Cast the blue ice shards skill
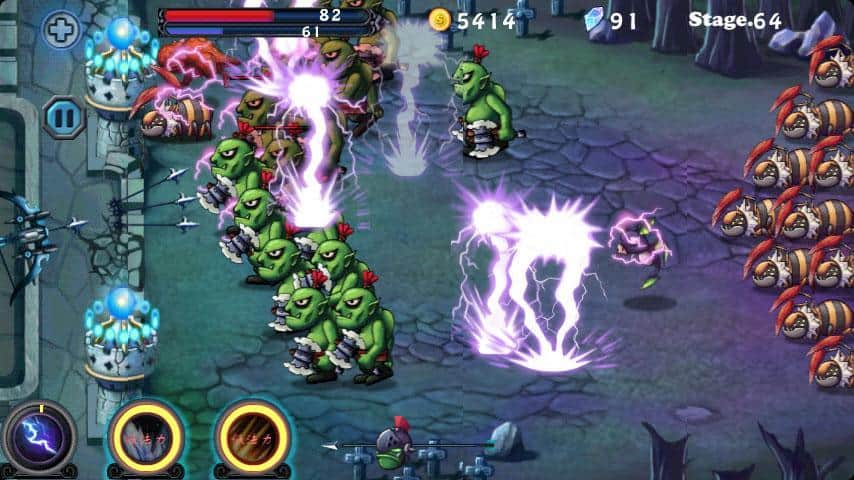Screen dimensions: 854x480 point(145,436)
